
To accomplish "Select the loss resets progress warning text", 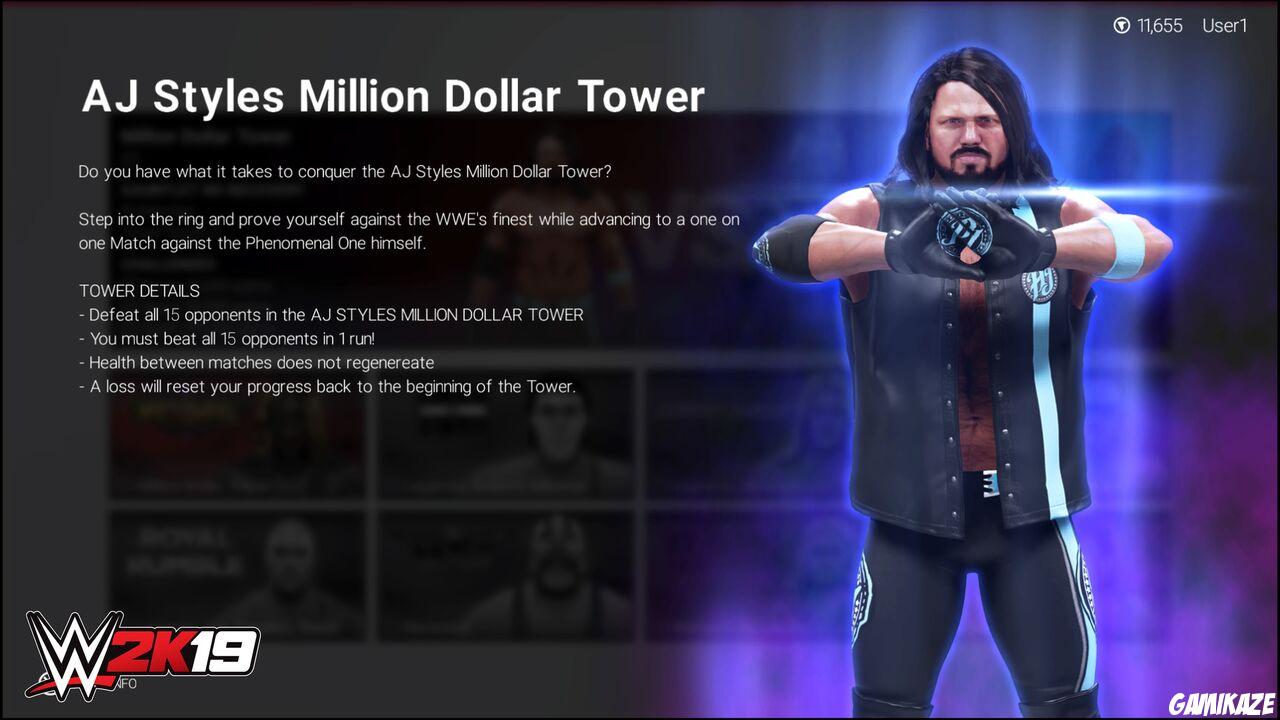I will point(324,386).
